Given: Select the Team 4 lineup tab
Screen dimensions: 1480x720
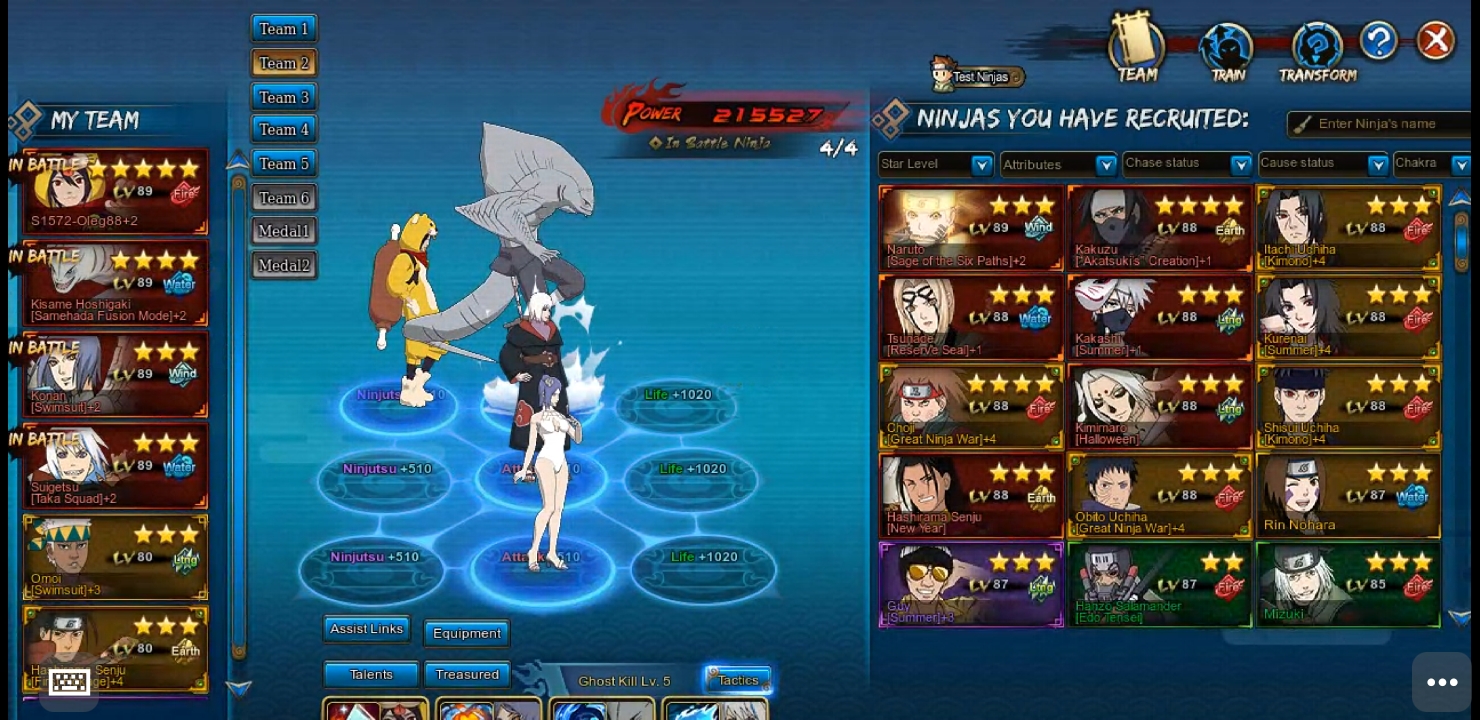Looking at the screenshot, I should [x=284, y=130].
